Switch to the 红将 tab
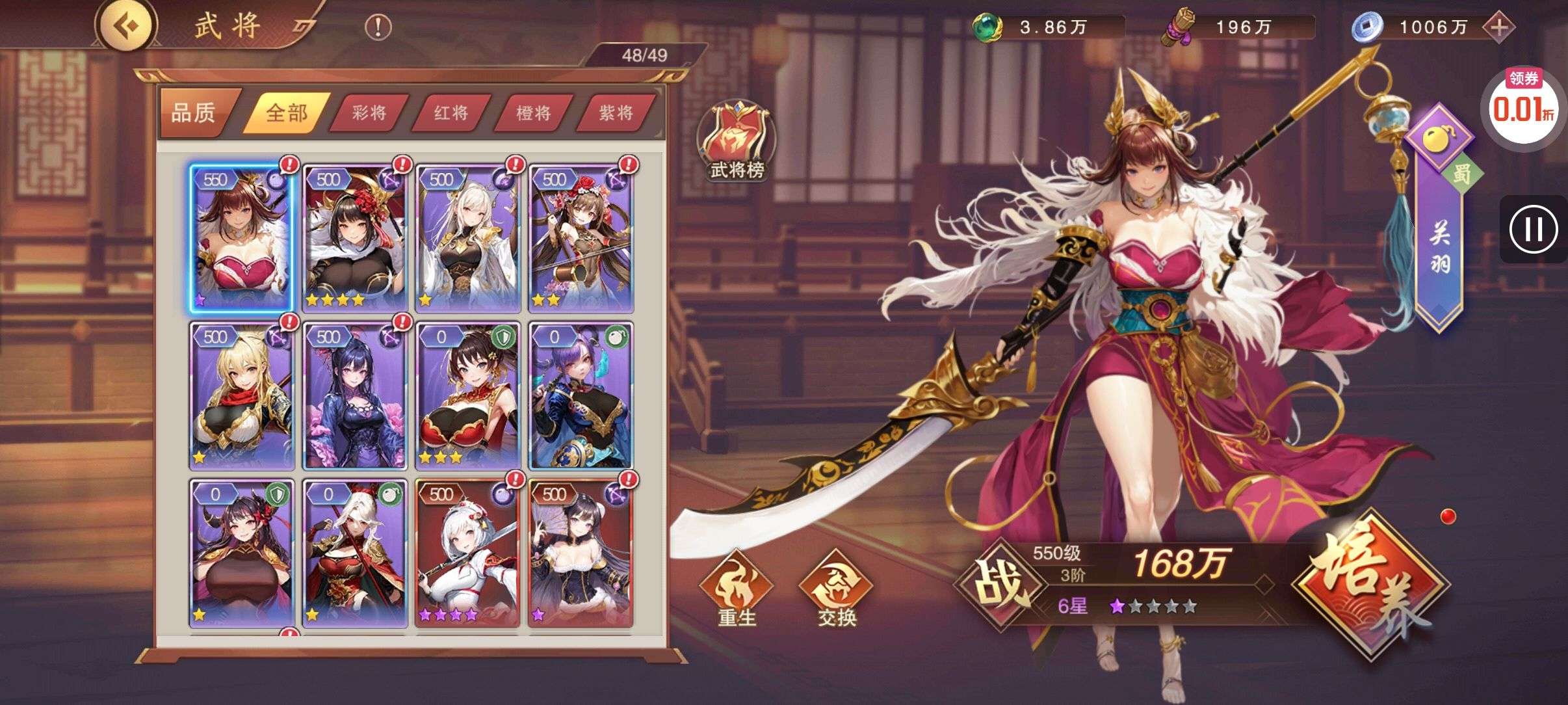Image resolution: width=1568 pixels, height=705 pixels. point(451,113)
